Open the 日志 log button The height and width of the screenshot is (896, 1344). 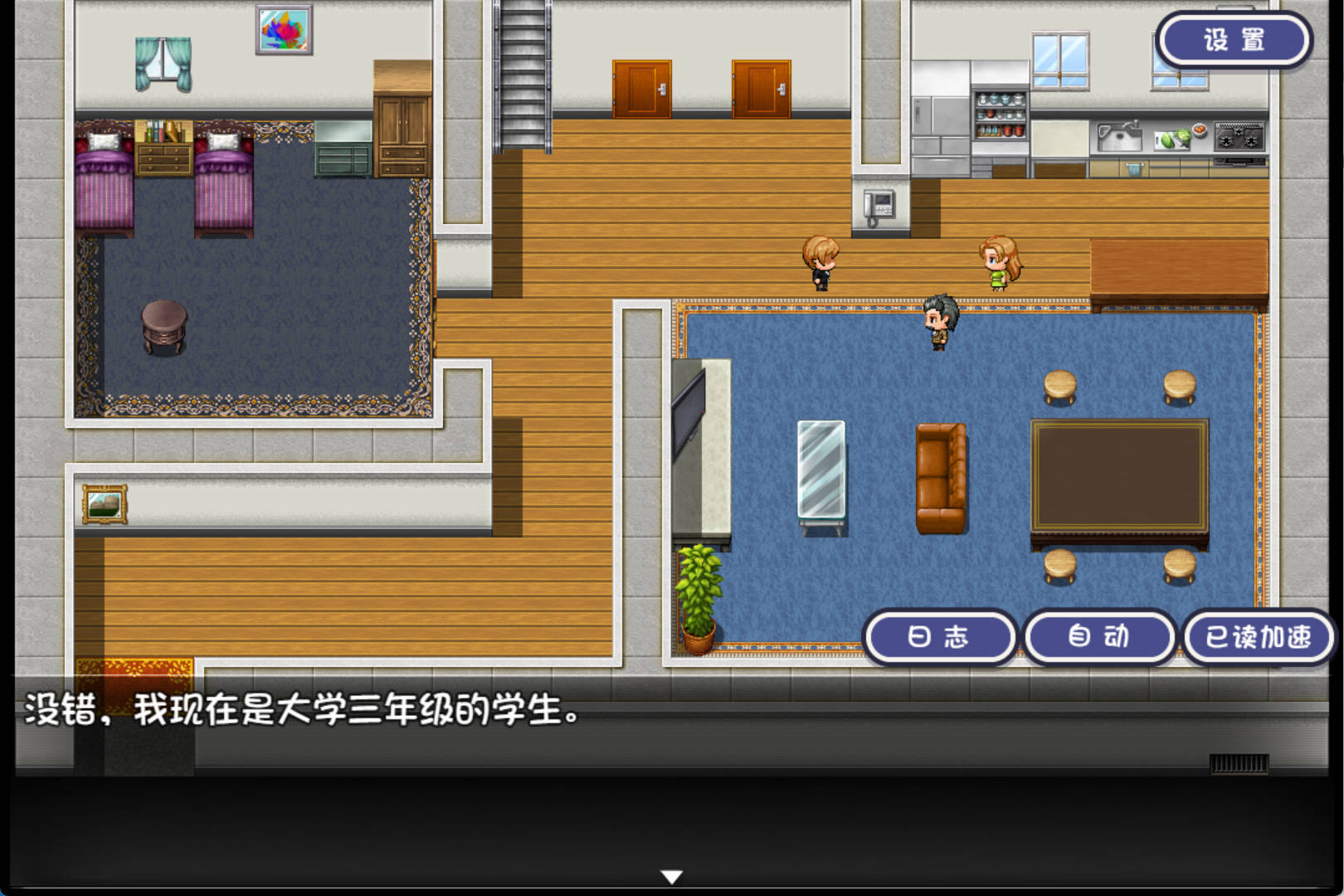(939, 636)
